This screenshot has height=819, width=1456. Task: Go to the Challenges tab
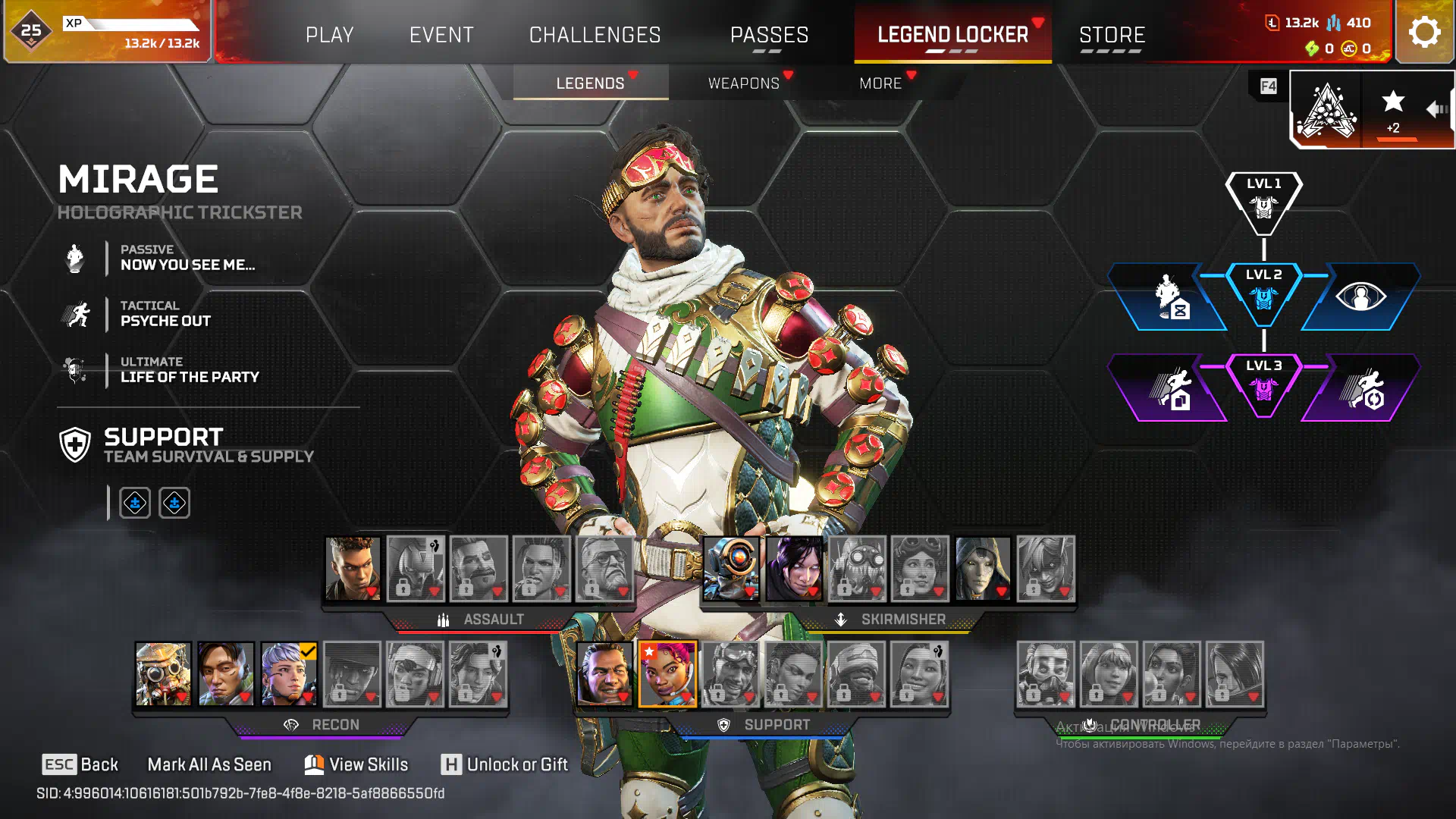595,35
